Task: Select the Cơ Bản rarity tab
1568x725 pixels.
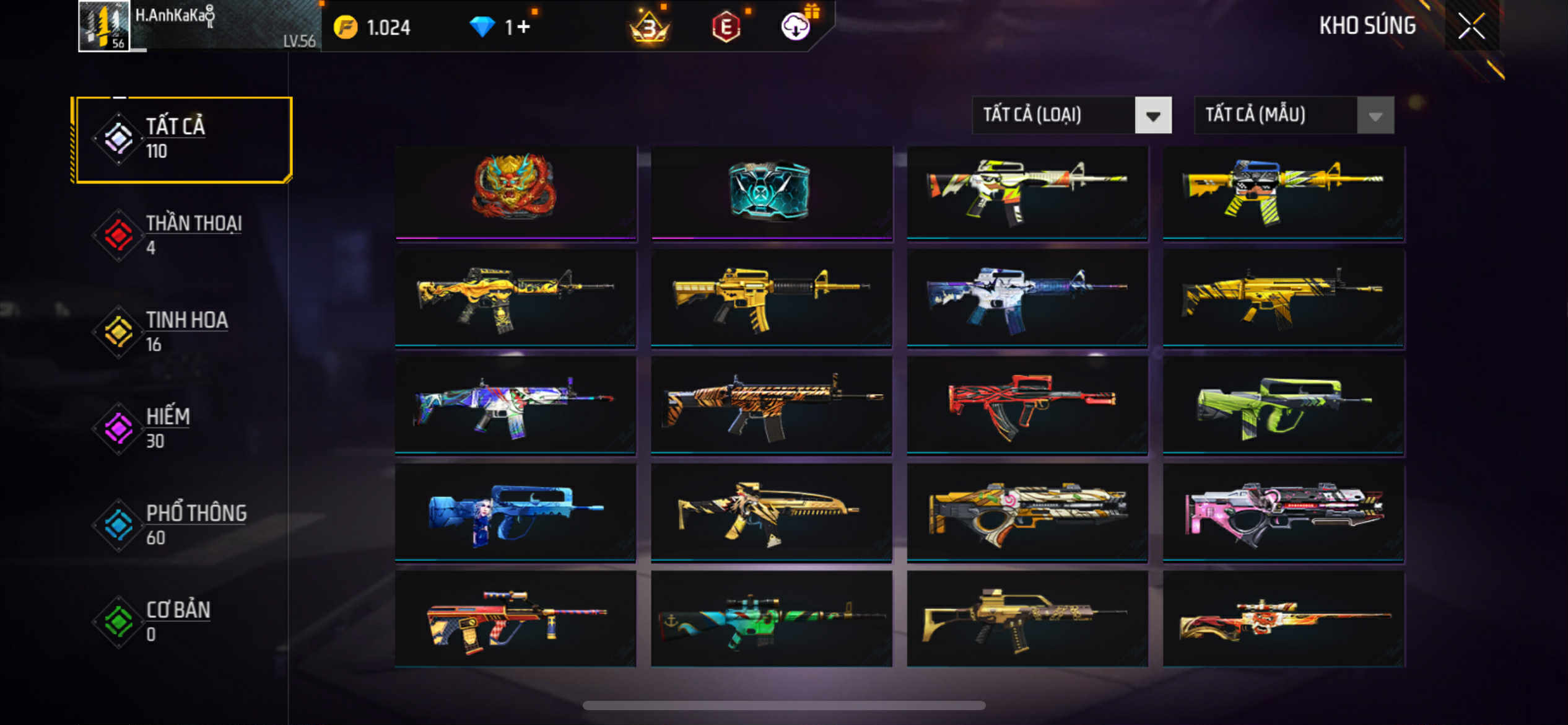Action: pyautogui.click(x=182, y=622)
